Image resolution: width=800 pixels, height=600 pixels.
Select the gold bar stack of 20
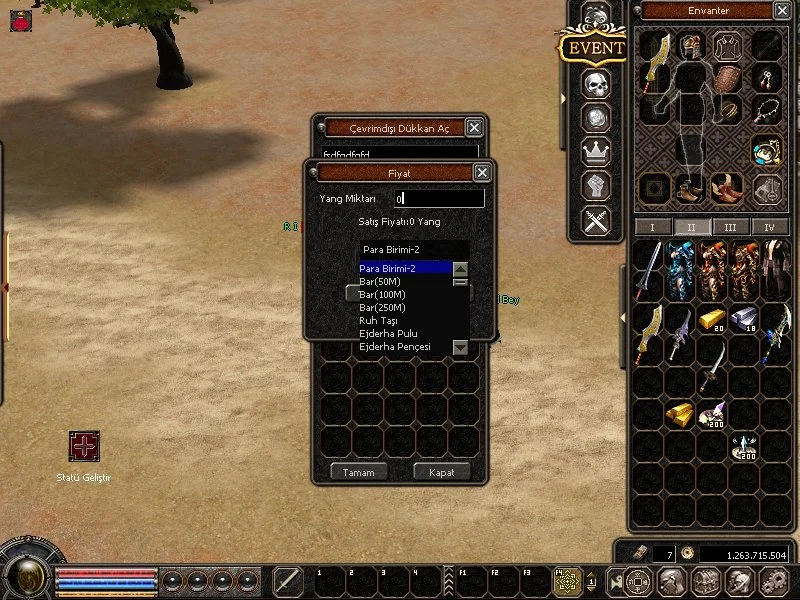[x=711, y=319]
